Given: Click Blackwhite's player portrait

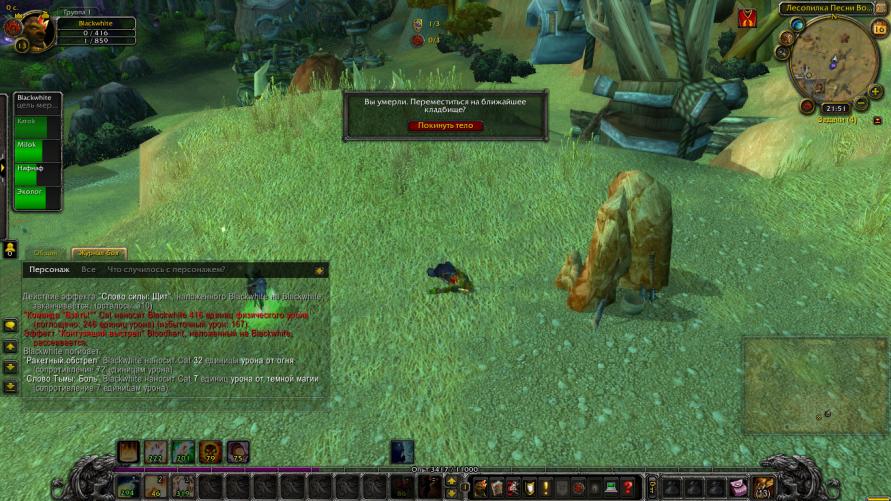Looking at the screenshot, I should click(30, 27).
